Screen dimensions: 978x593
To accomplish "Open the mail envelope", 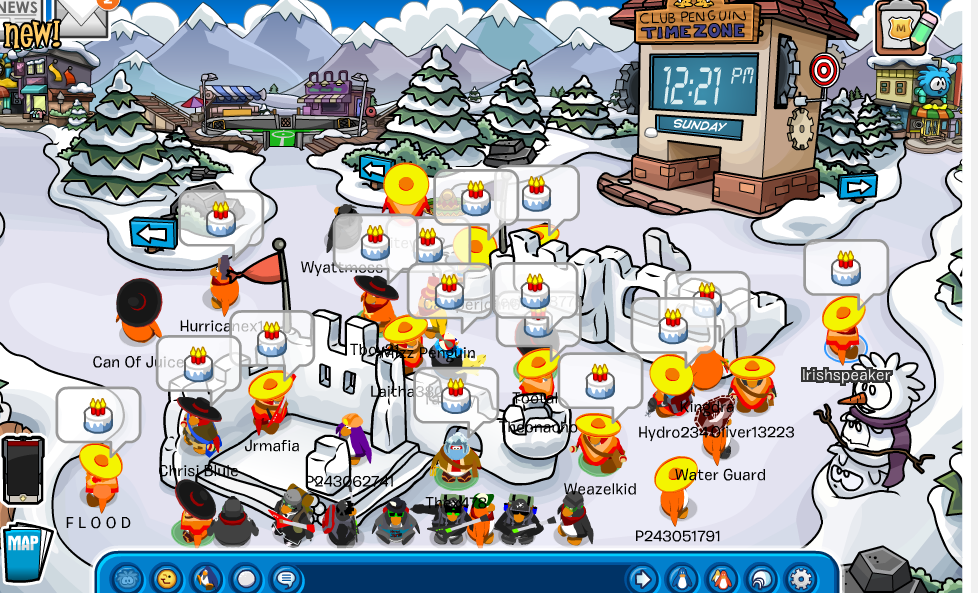I will click(x=82, y=14).
